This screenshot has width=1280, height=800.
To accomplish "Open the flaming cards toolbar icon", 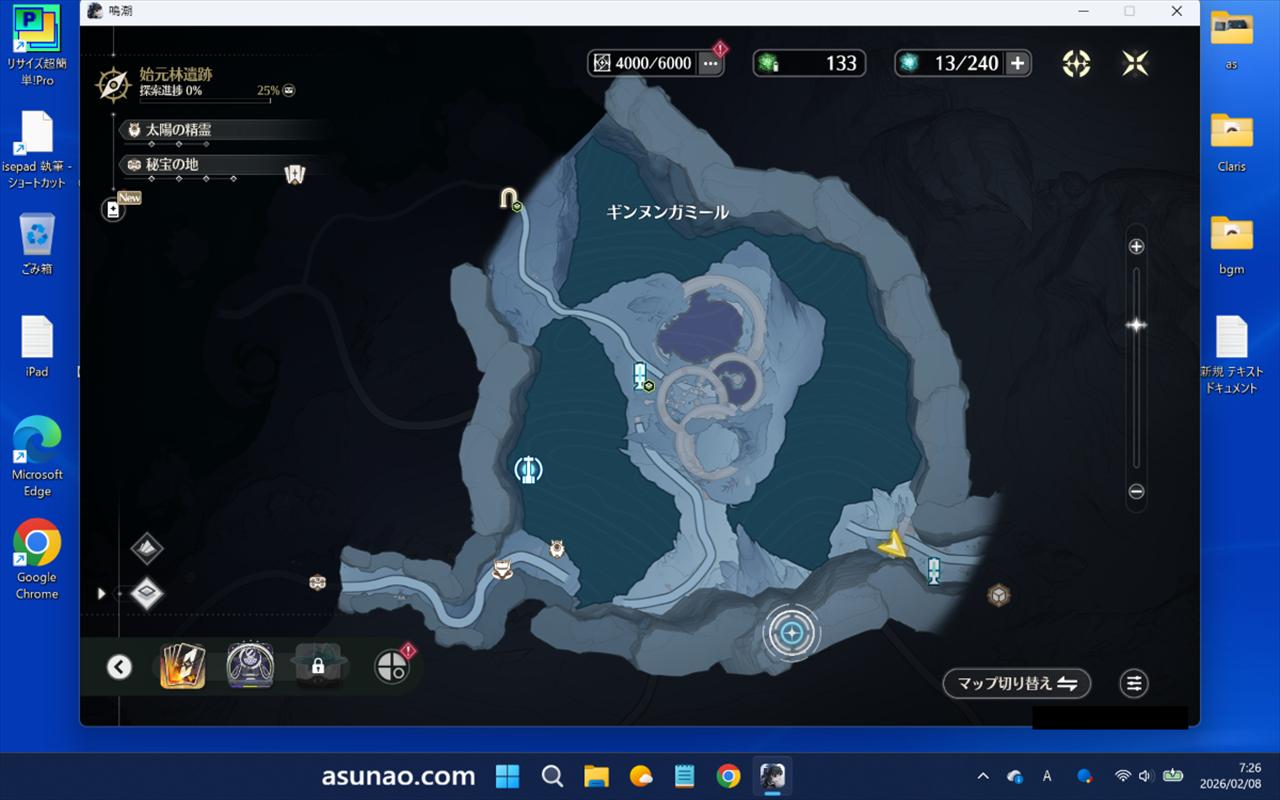I will 183,665.
